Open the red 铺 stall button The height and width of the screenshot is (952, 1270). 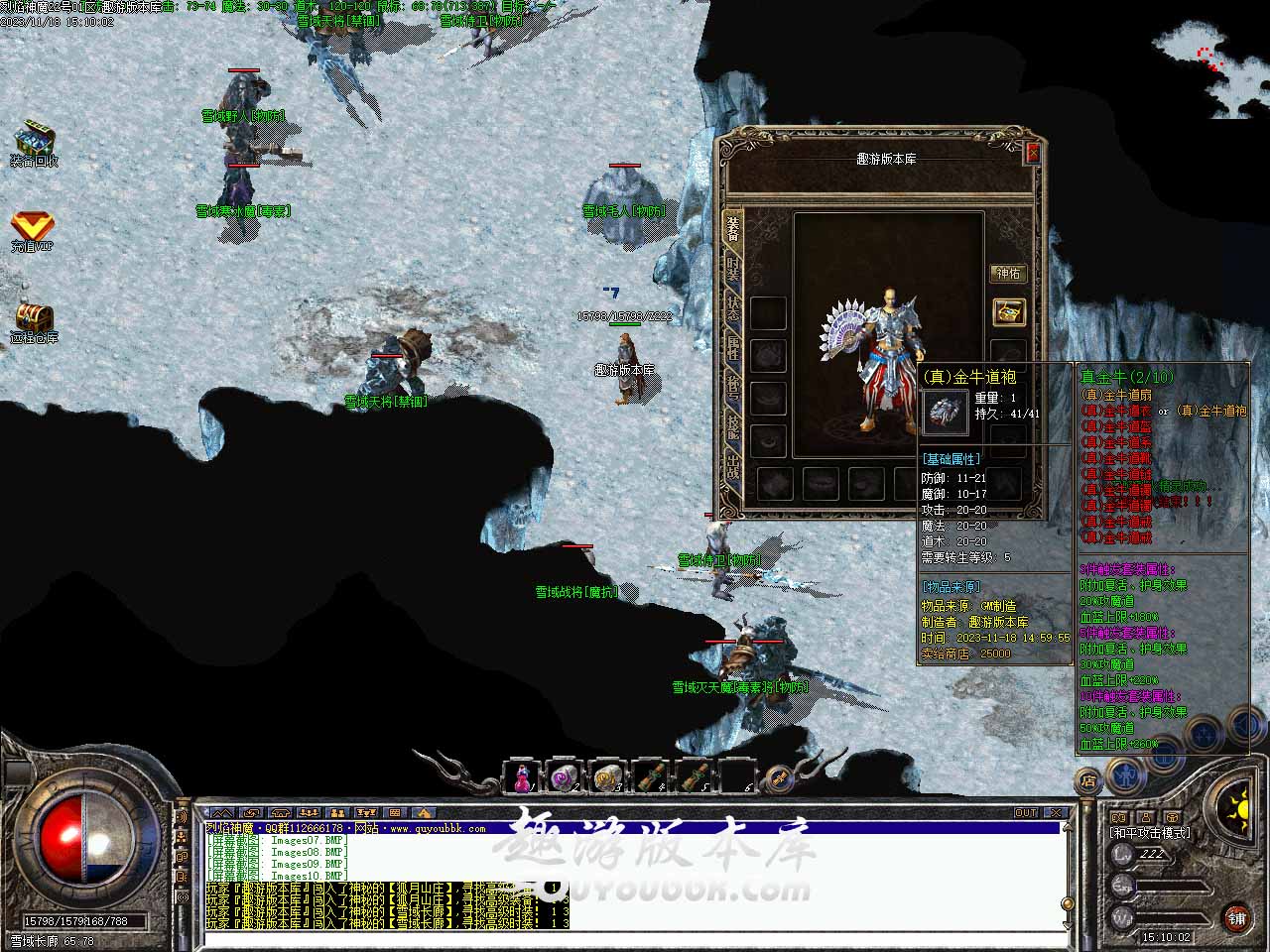coord(1236,917)
